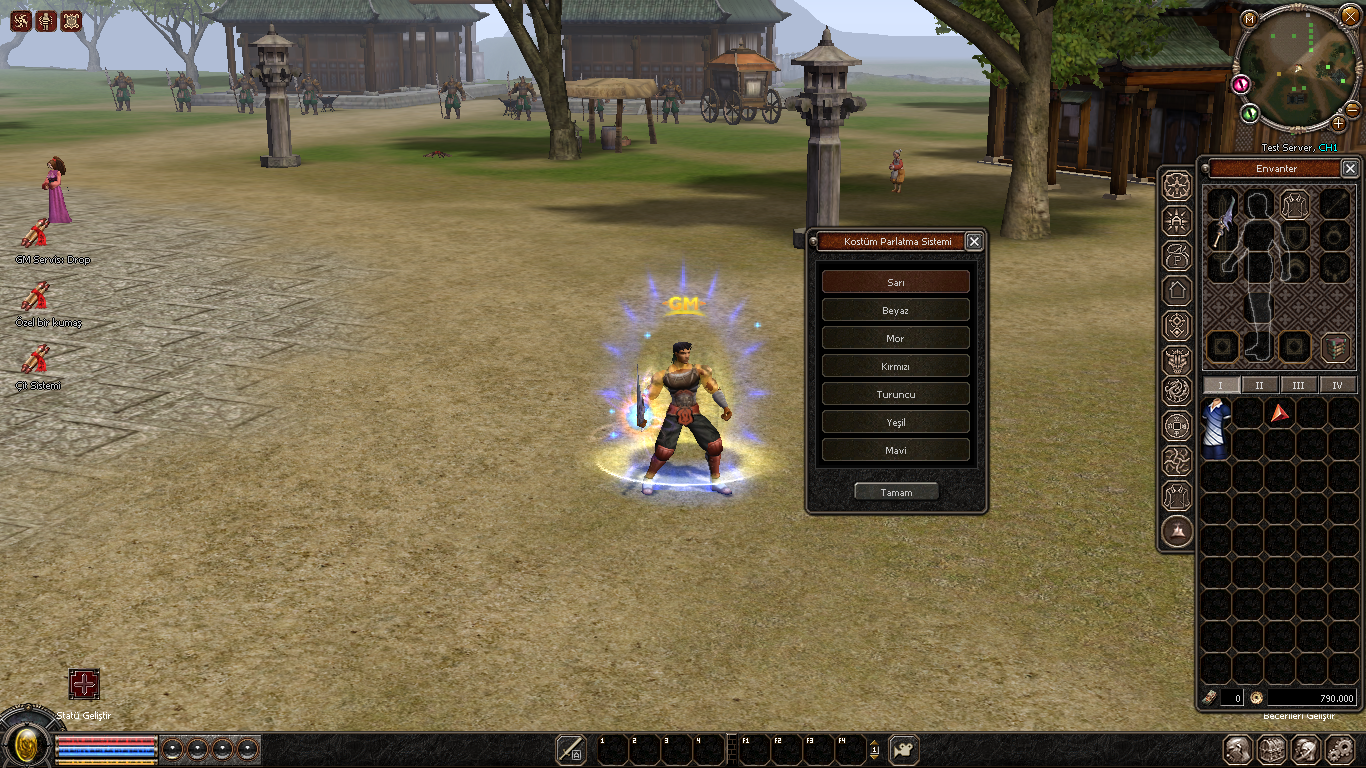Confirm with the Tamam button
Viewport: 1366px width, 768px height.
(896, 492)
